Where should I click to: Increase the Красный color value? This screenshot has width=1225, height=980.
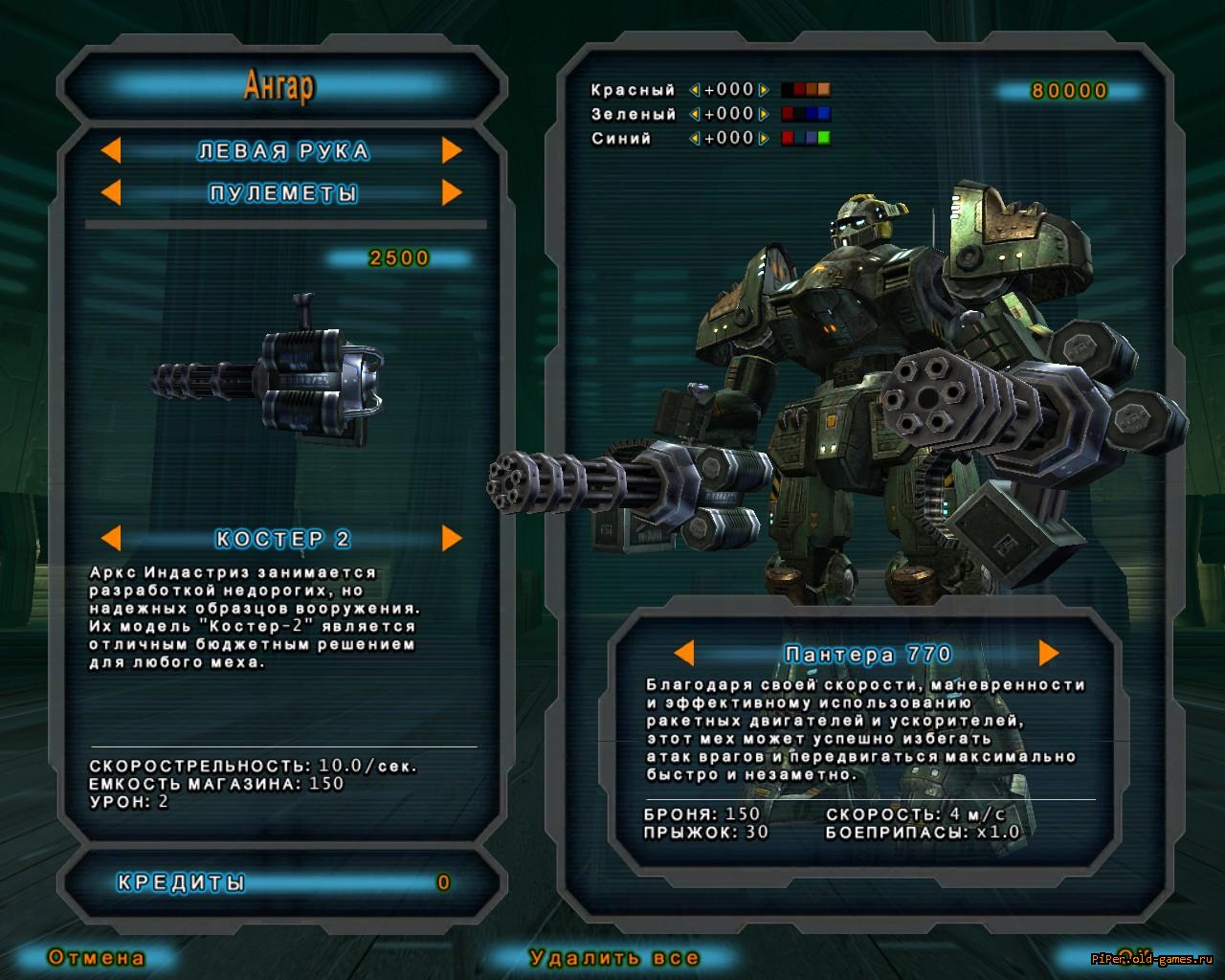[763, 91]
